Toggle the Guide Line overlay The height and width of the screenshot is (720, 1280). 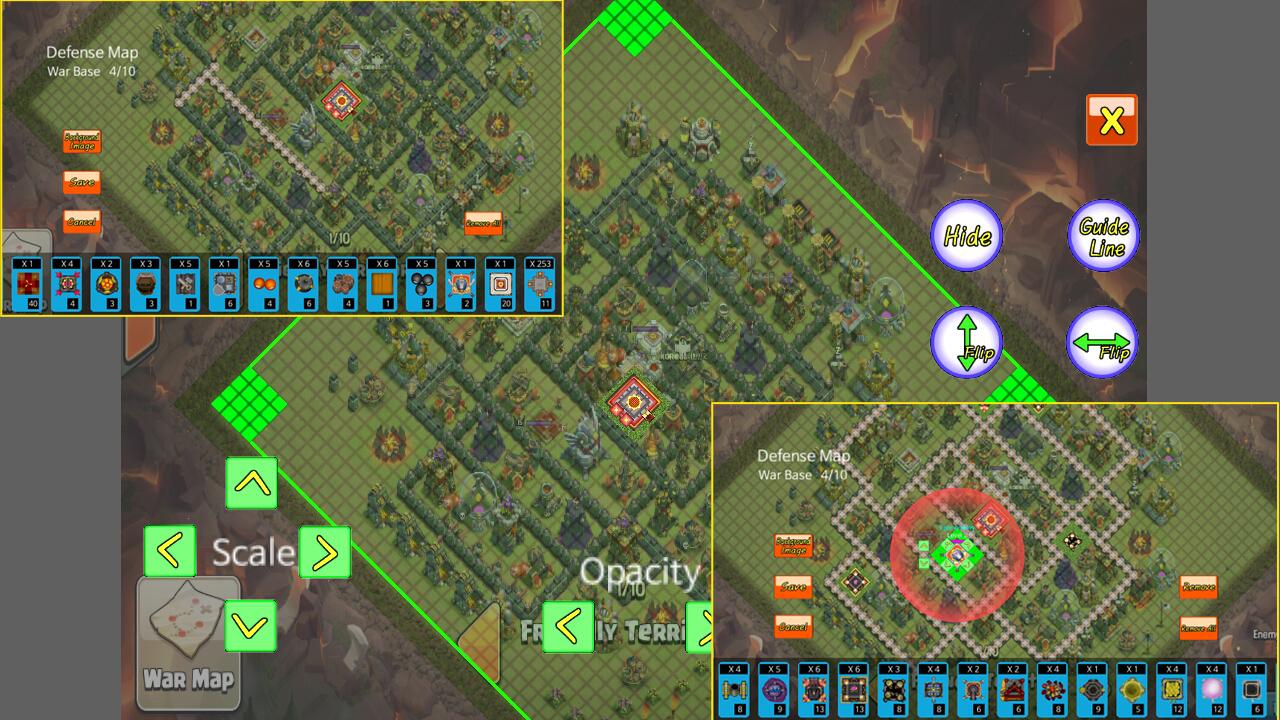tap(1103, 235)
